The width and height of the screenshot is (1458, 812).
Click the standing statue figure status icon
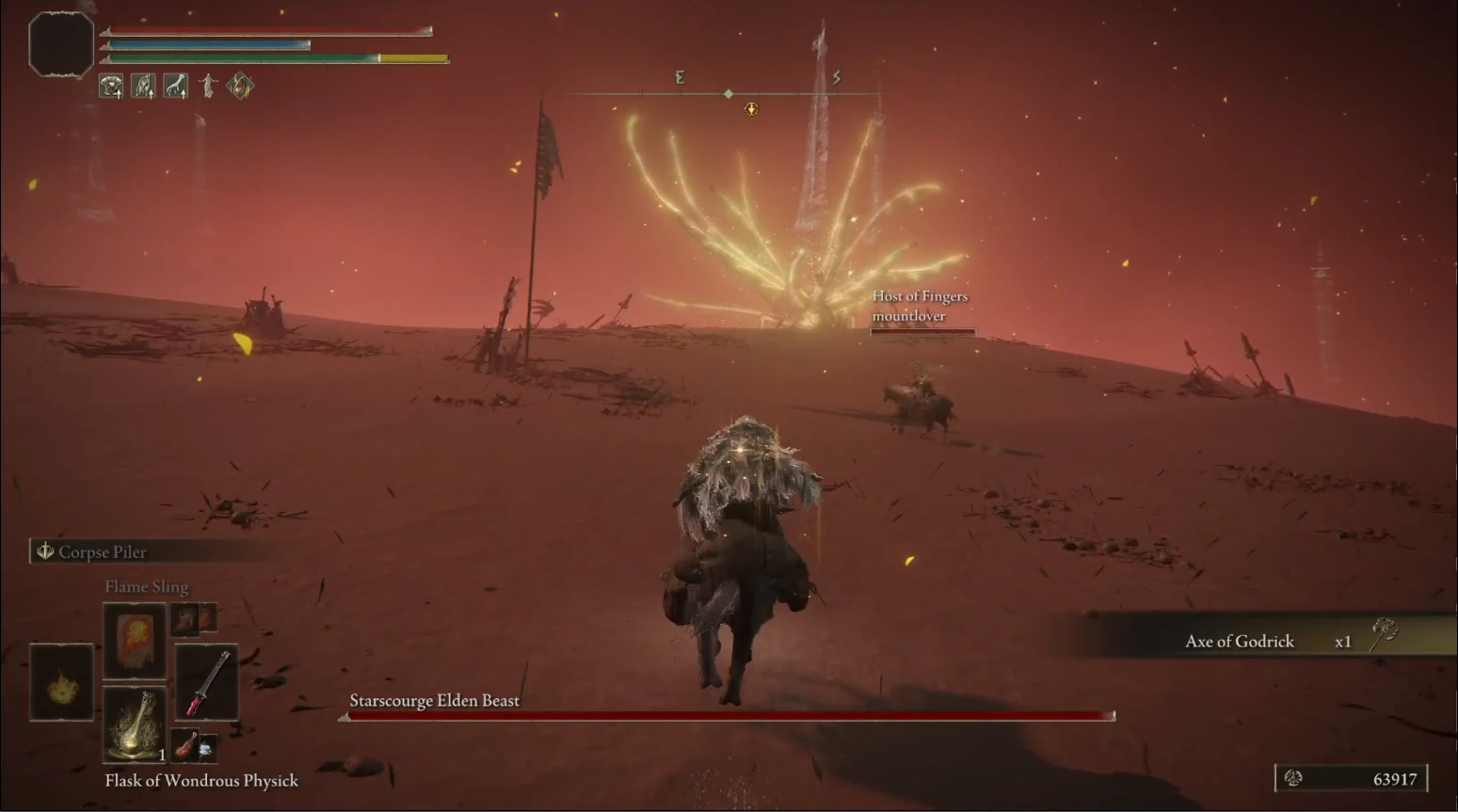[208, 87]
